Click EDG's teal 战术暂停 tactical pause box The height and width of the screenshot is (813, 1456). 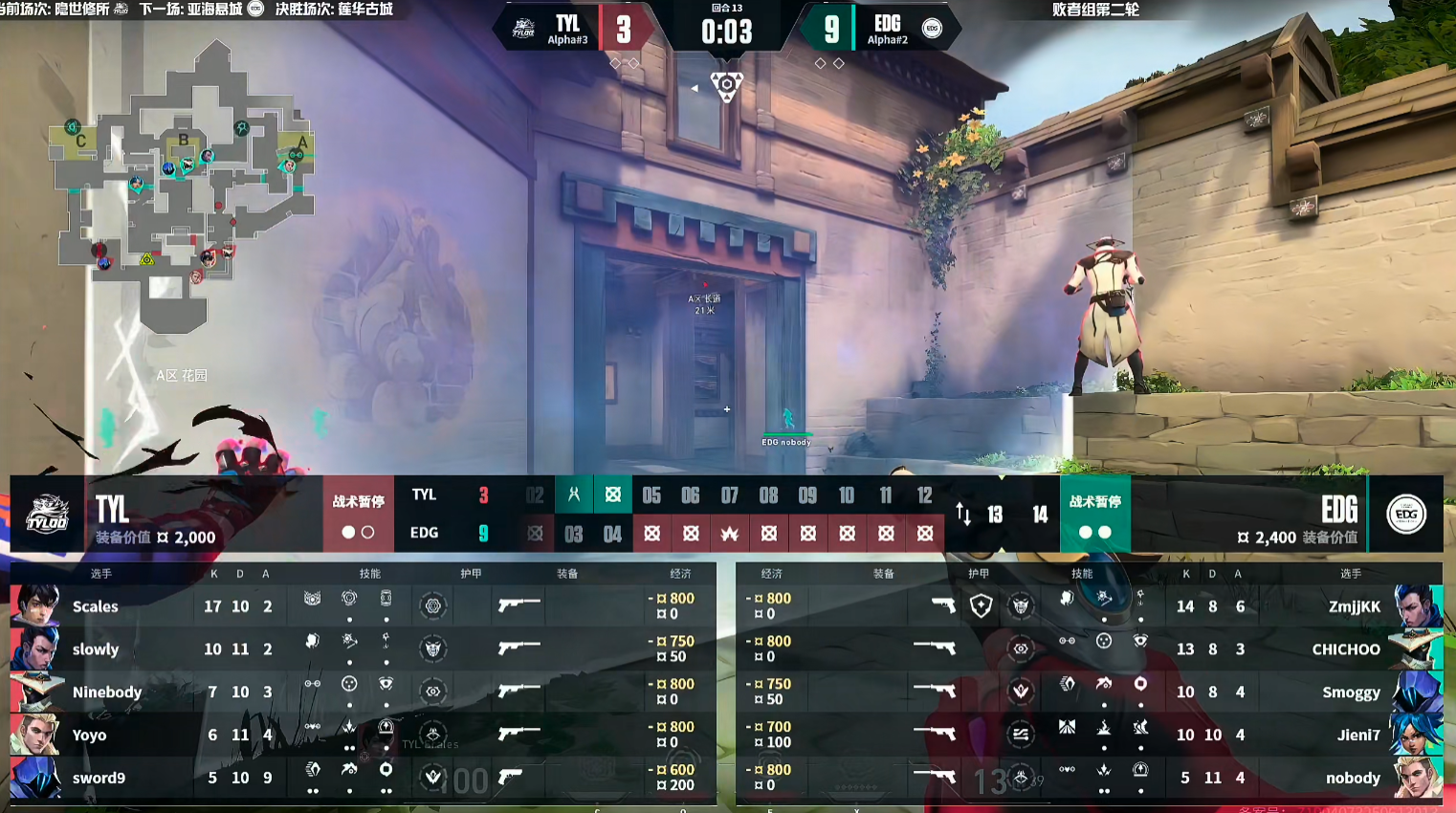tap(1094, 514)
